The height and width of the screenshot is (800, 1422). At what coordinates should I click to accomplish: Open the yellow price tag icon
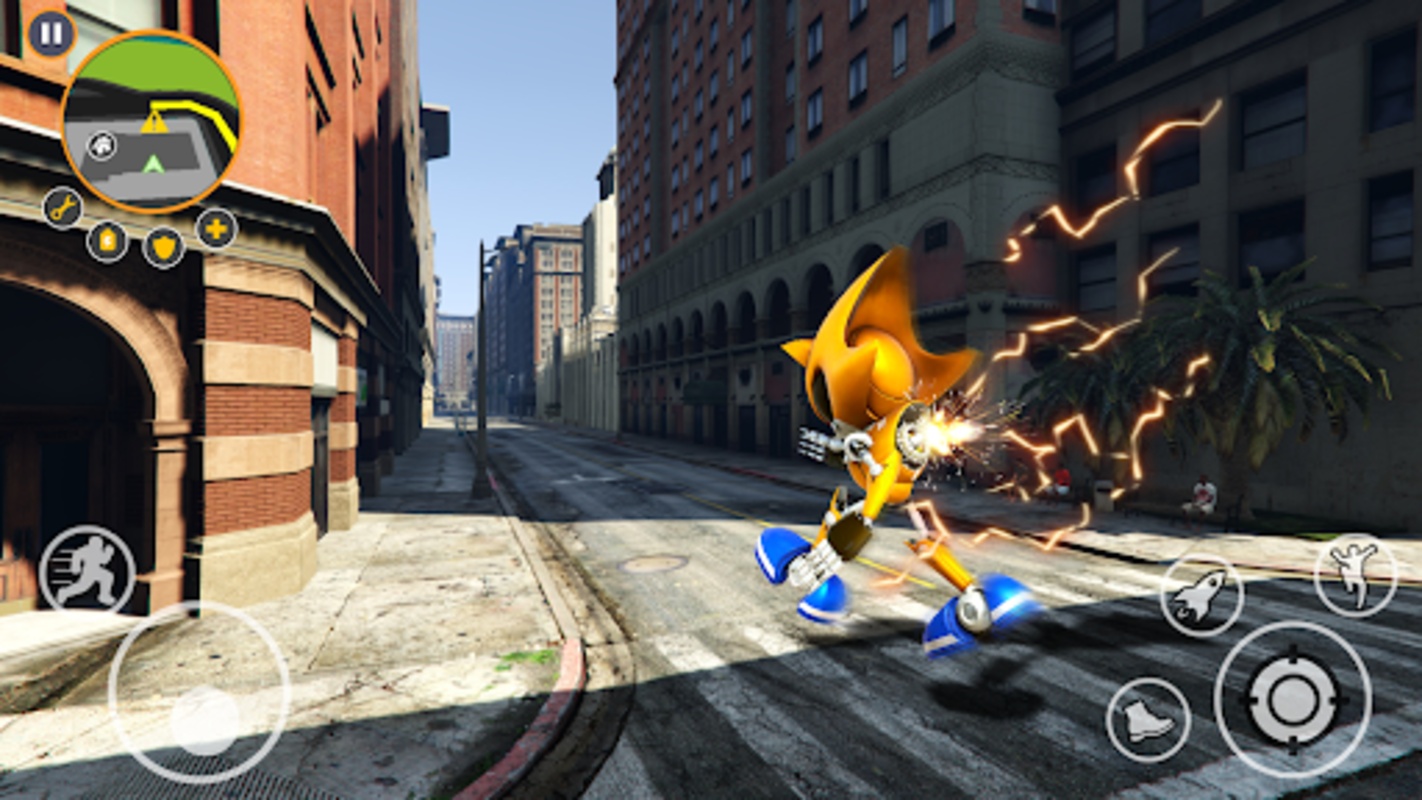tap(107, 241)
